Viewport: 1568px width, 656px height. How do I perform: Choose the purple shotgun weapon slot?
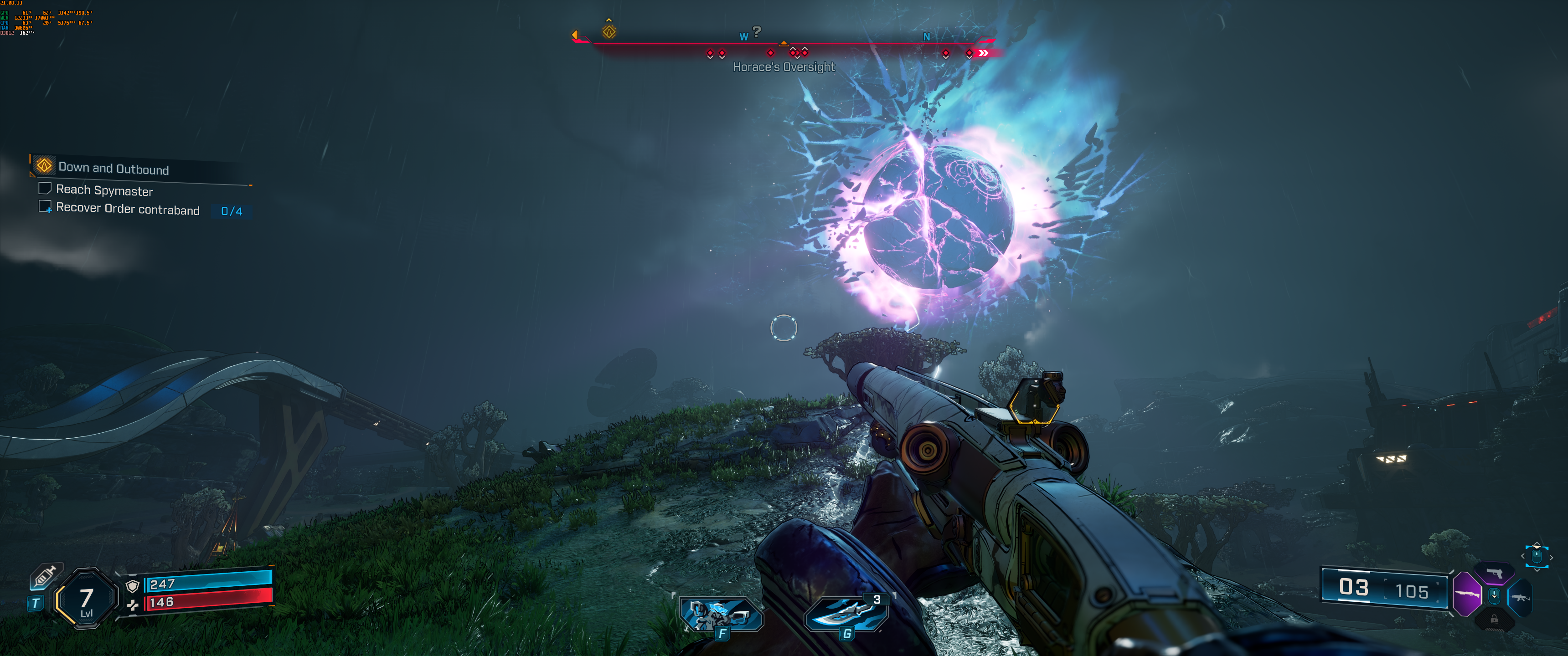click(1466, 593)
